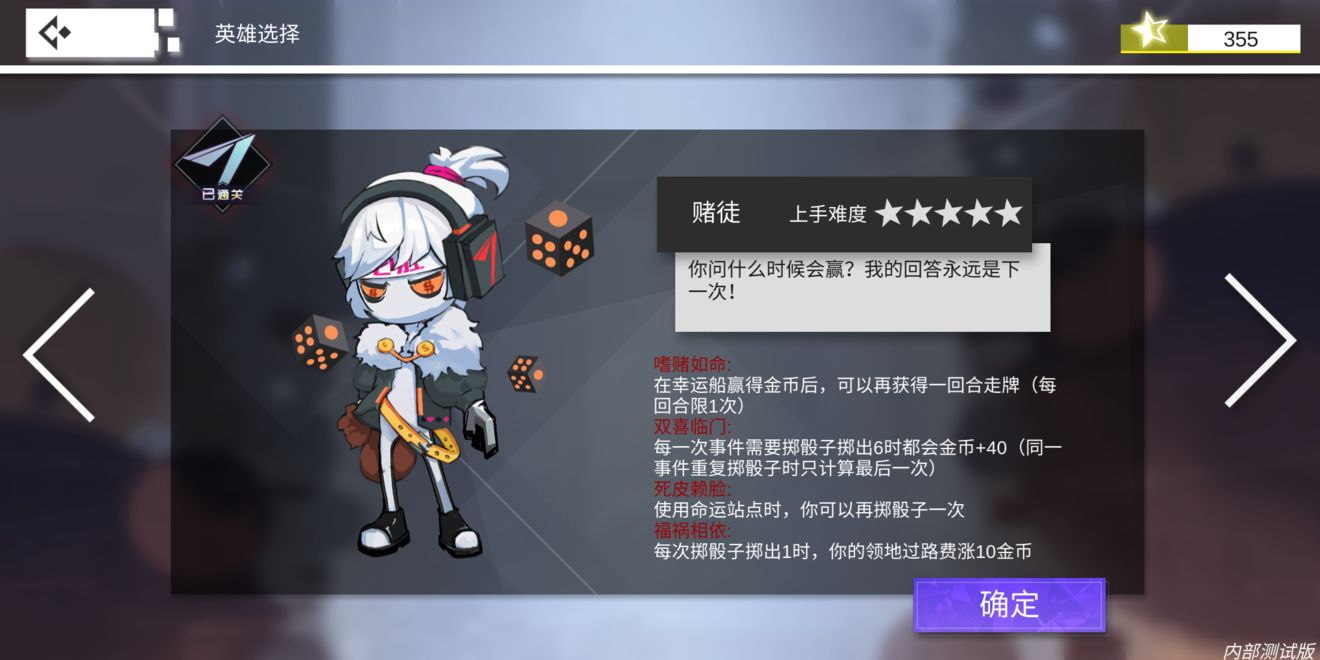Image resolution: width=1320 pixels, height=660 pixels.
Task: Go back using the top-left arrow icon
Action: [x=54, y=33]
